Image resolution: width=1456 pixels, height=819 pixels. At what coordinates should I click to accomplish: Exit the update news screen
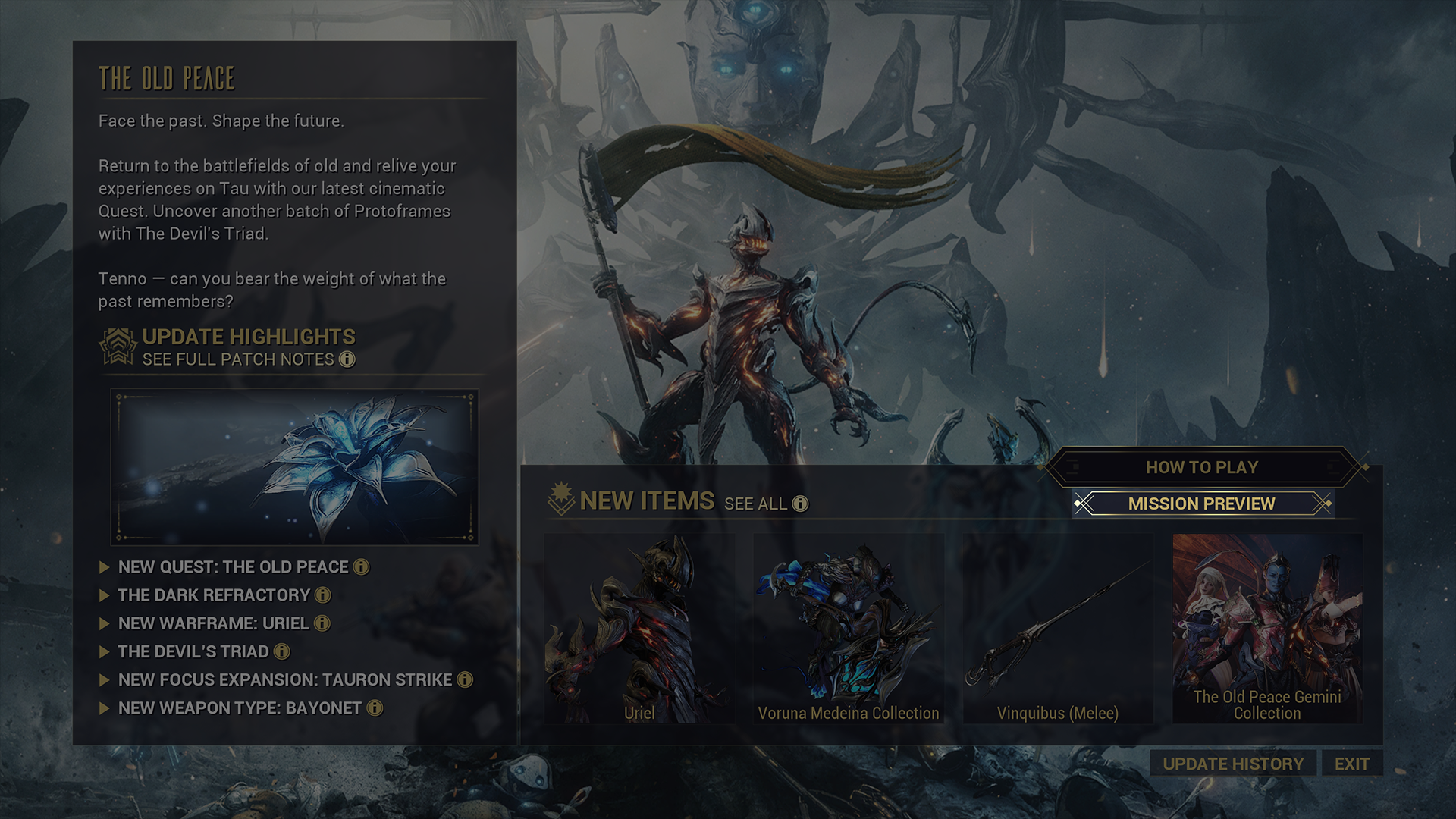[x=1351, y=764]
